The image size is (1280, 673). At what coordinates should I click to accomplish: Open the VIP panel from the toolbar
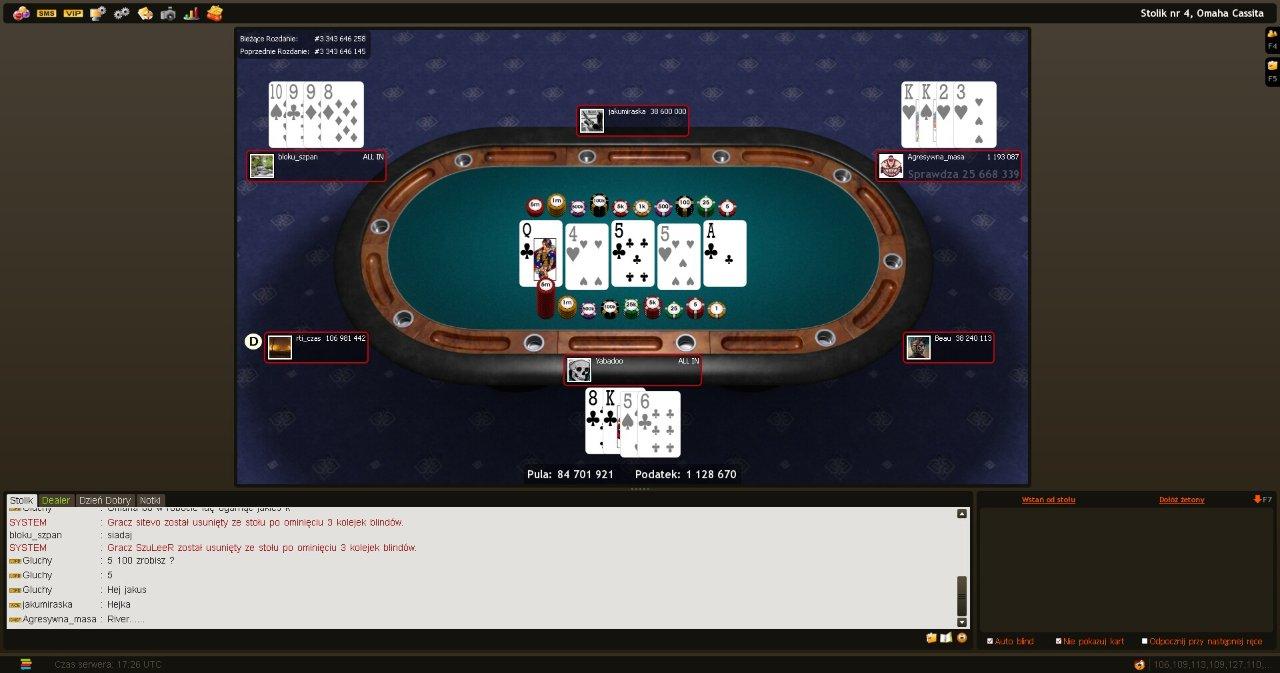pyautogui.click(x=73, y=13)
